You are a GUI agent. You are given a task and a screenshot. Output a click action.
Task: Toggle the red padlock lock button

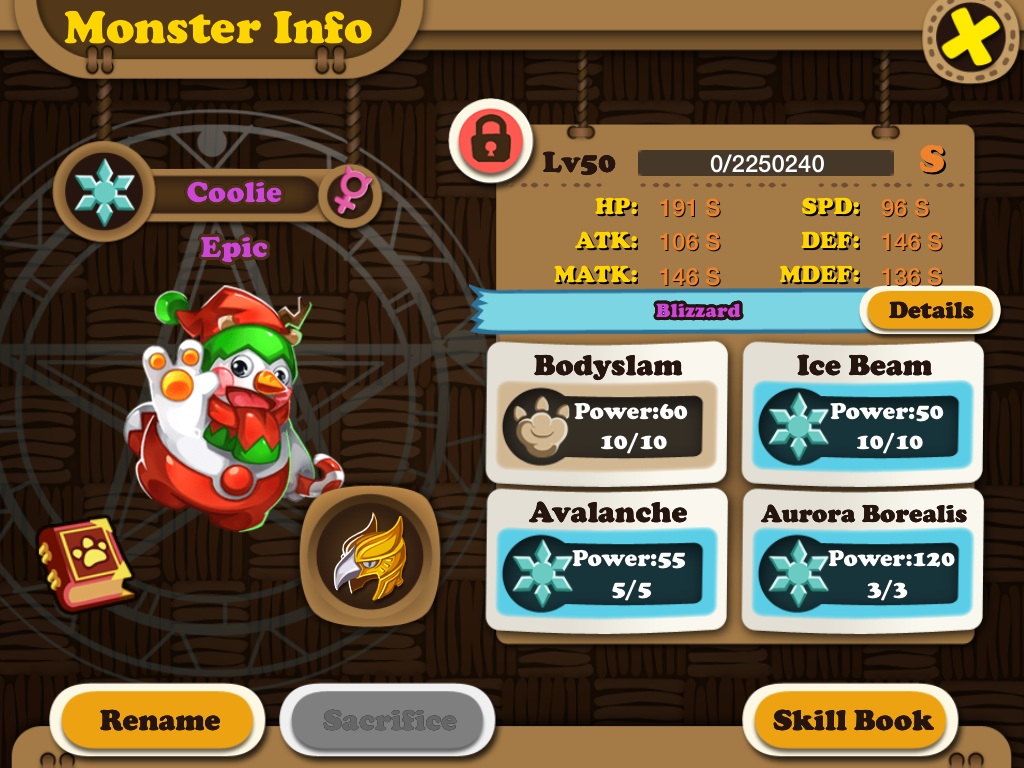[x=488, y=140]
